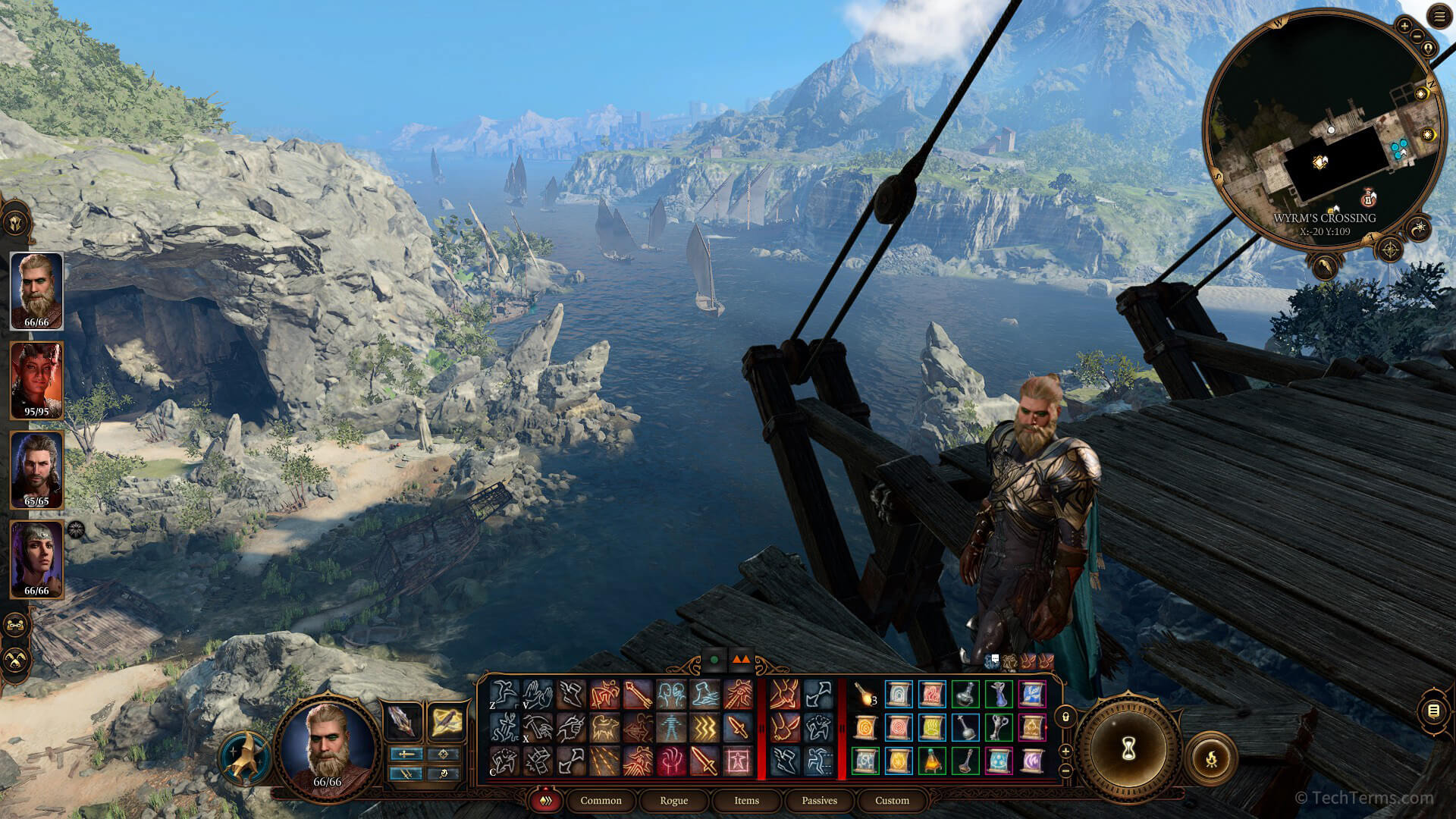Open the helmet icon character sheet button
The image size is (1456, 819).
16,224
